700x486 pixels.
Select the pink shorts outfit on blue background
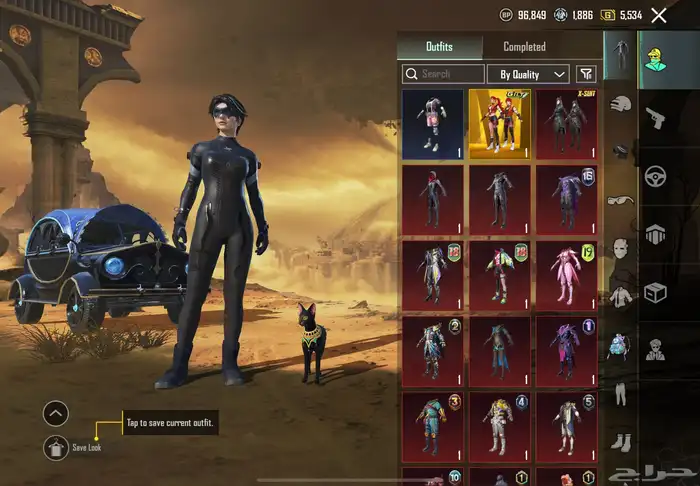pyautogui.click(x=432, y=124)
